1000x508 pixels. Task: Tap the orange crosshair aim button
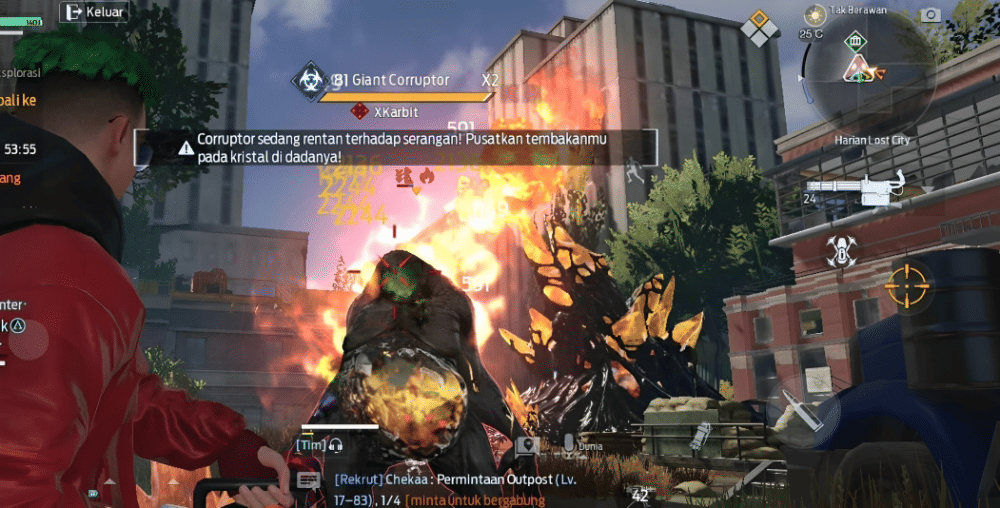point(909,285)
